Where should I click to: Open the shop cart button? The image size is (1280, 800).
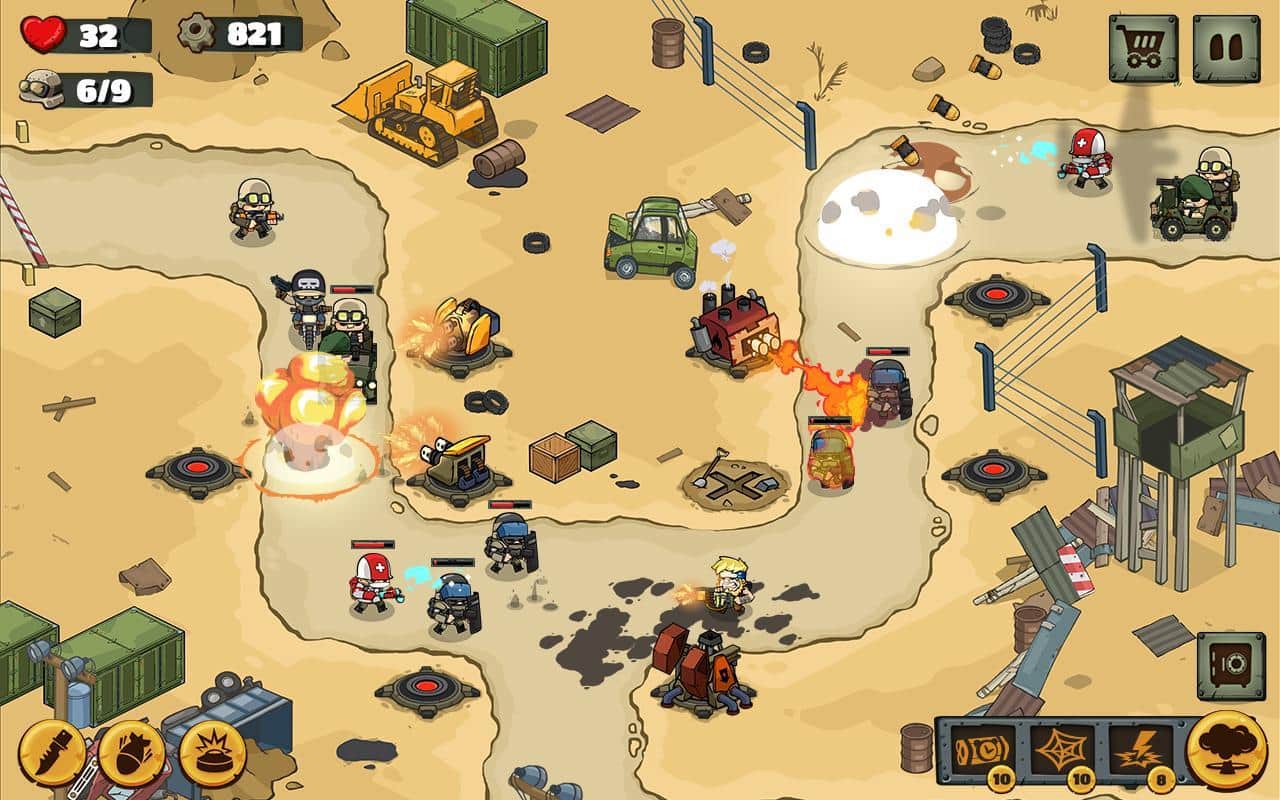[x=1142, y=48]
